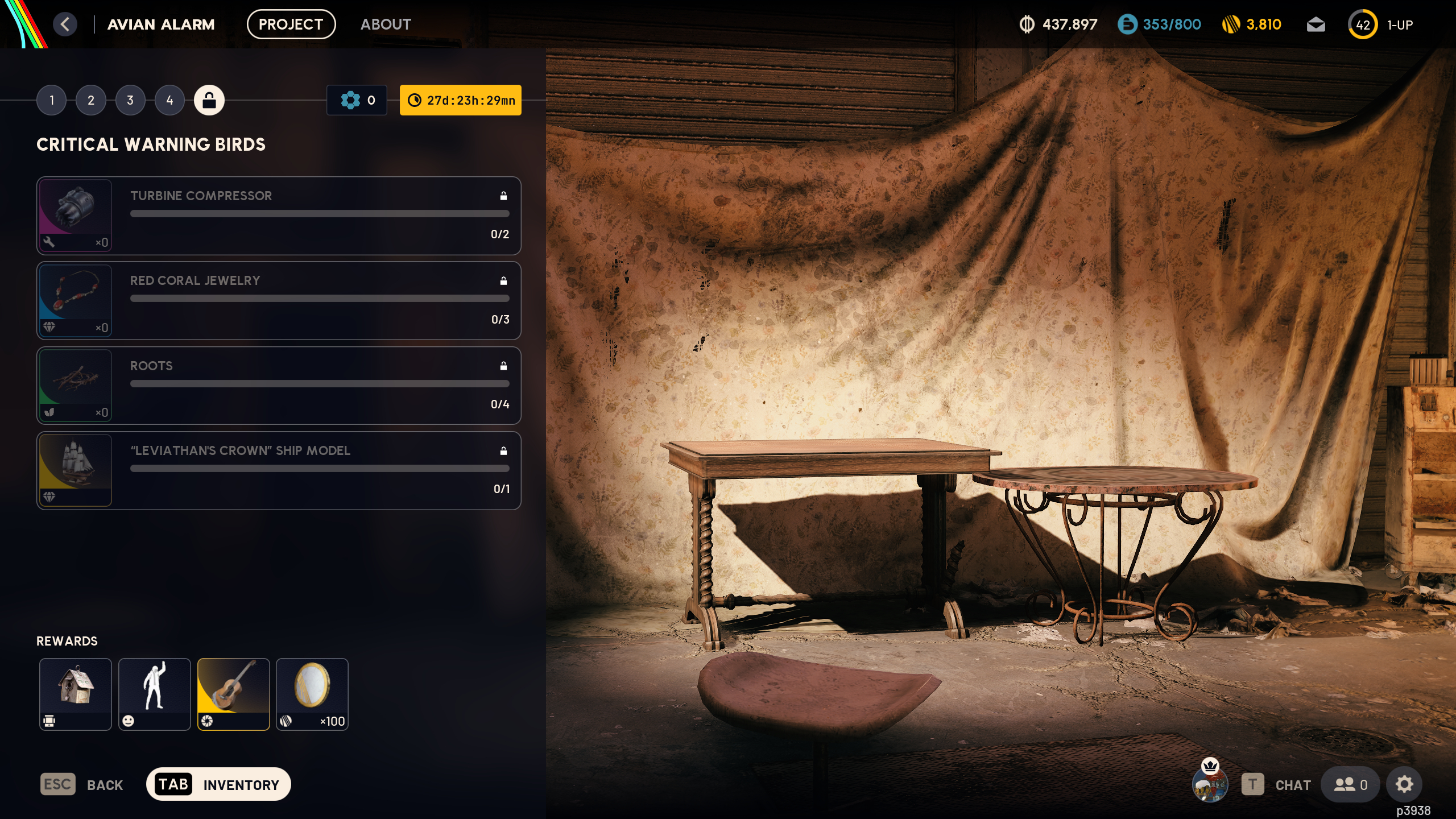The image size is (1456, 819).
Task: Click the gem icon on the Ship Model card
Action: pyautogui.click(x=50, y=497)
